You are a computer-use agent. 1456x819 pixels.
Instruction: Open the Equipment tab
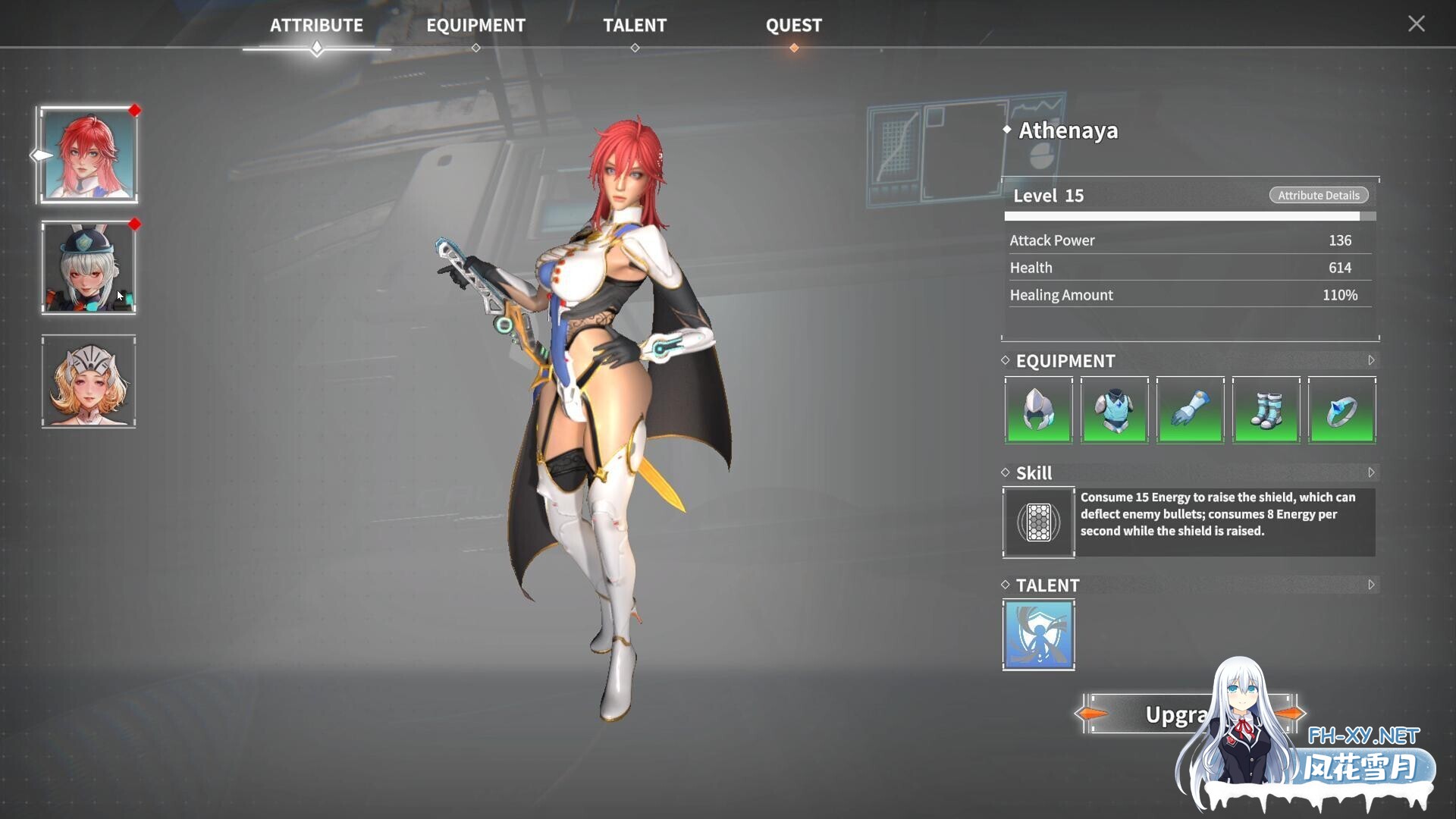475,26
